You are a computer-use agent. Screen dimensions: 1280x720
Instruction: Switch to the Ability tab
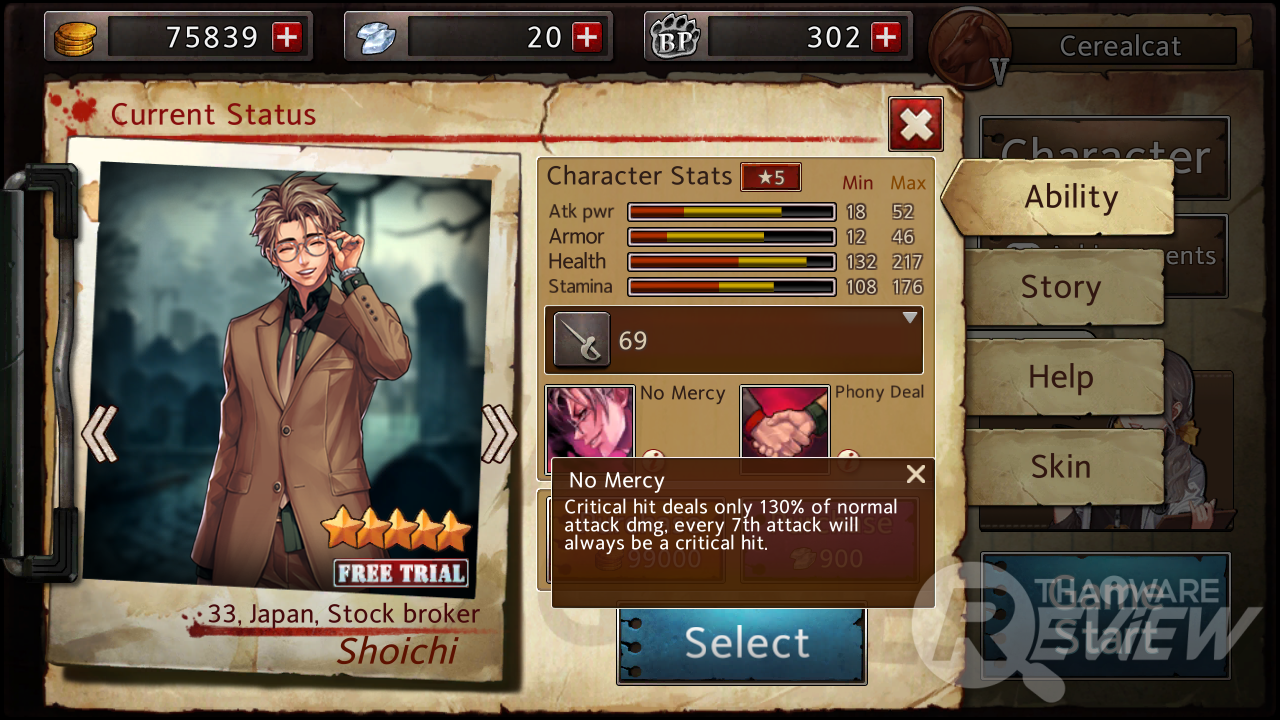1070,197
